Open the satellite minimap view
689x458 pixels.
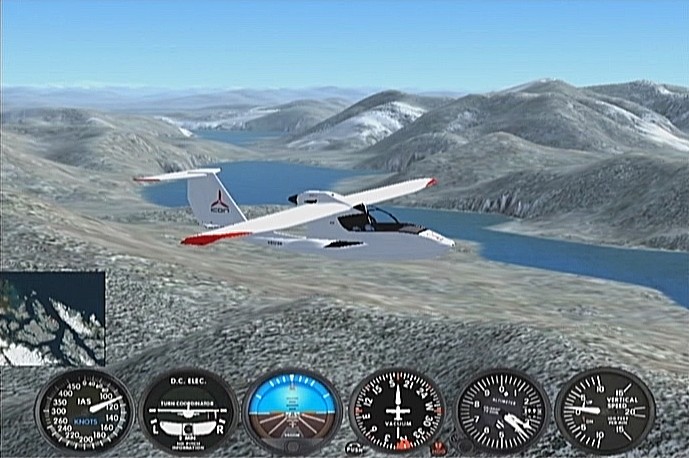[52, 318]
